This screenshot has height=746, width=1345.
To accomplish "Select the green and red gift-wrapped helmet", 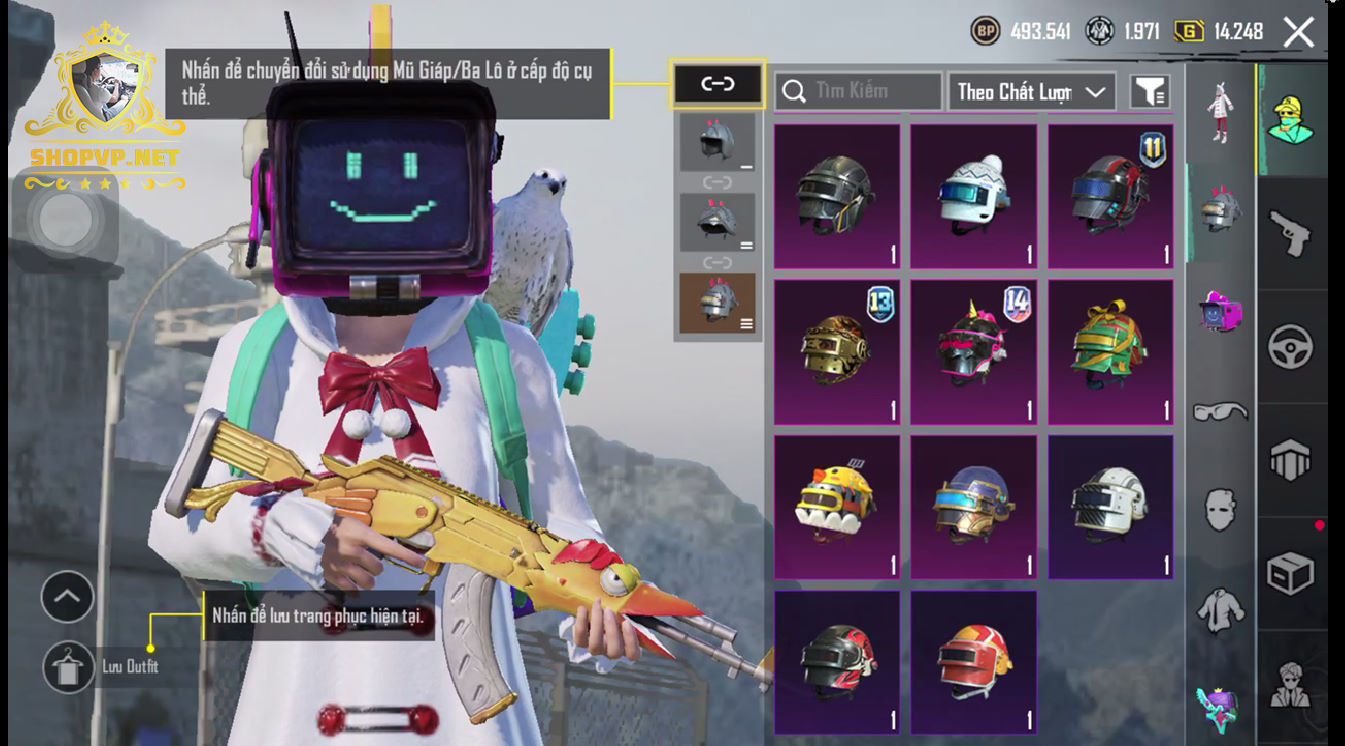I will 1110,351.
